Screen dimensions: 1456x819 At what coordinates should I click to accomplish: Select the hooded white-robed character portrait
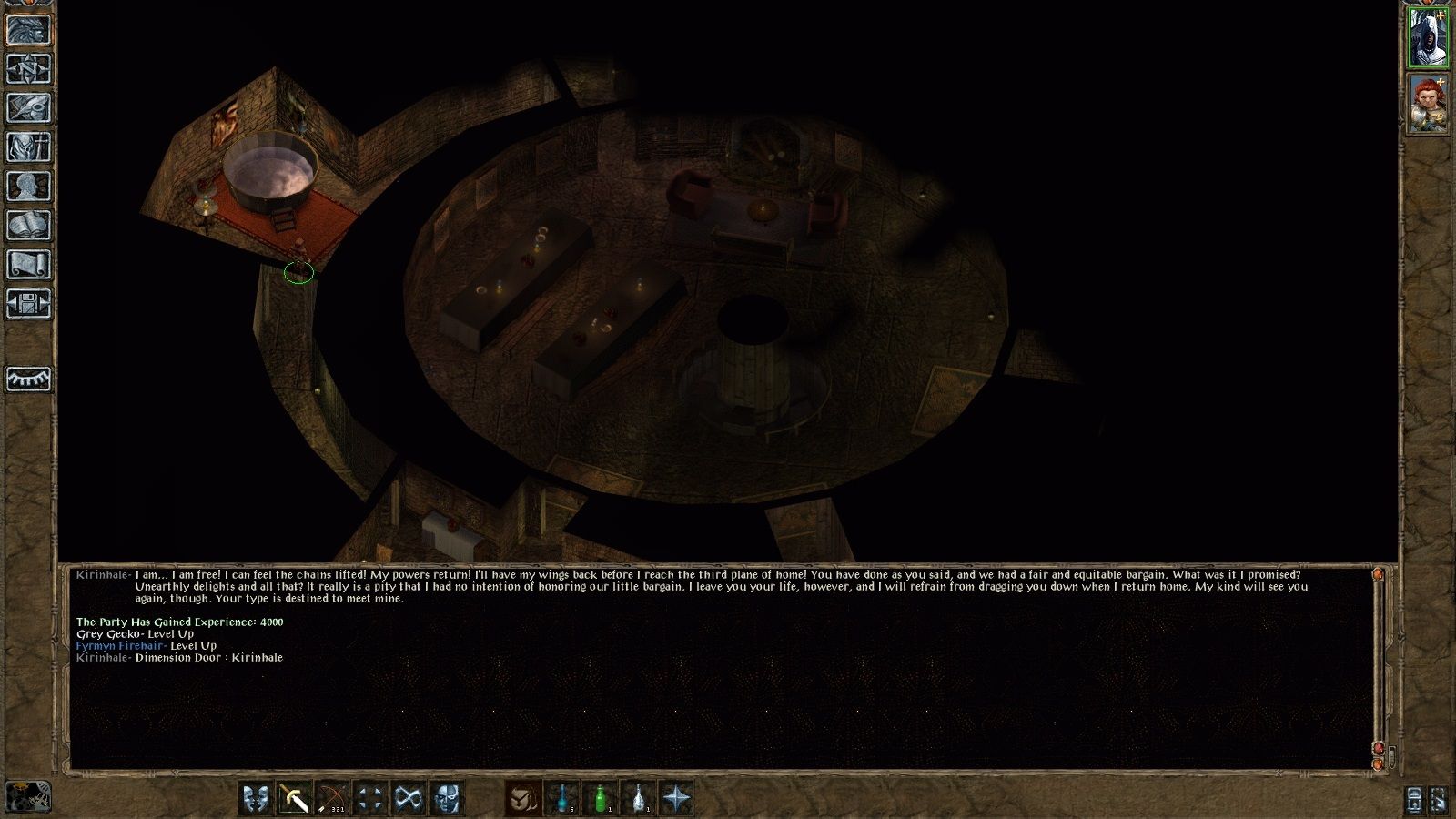coord(1428,37)
